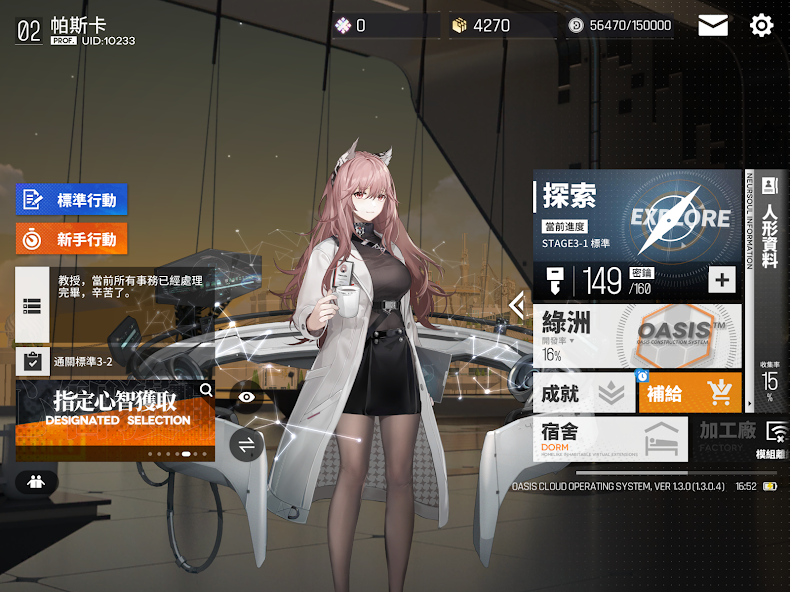Open the 成就 achievements button
Image resolution: width=790 pixels, height=592 pixels.
(x=583, y=393)
